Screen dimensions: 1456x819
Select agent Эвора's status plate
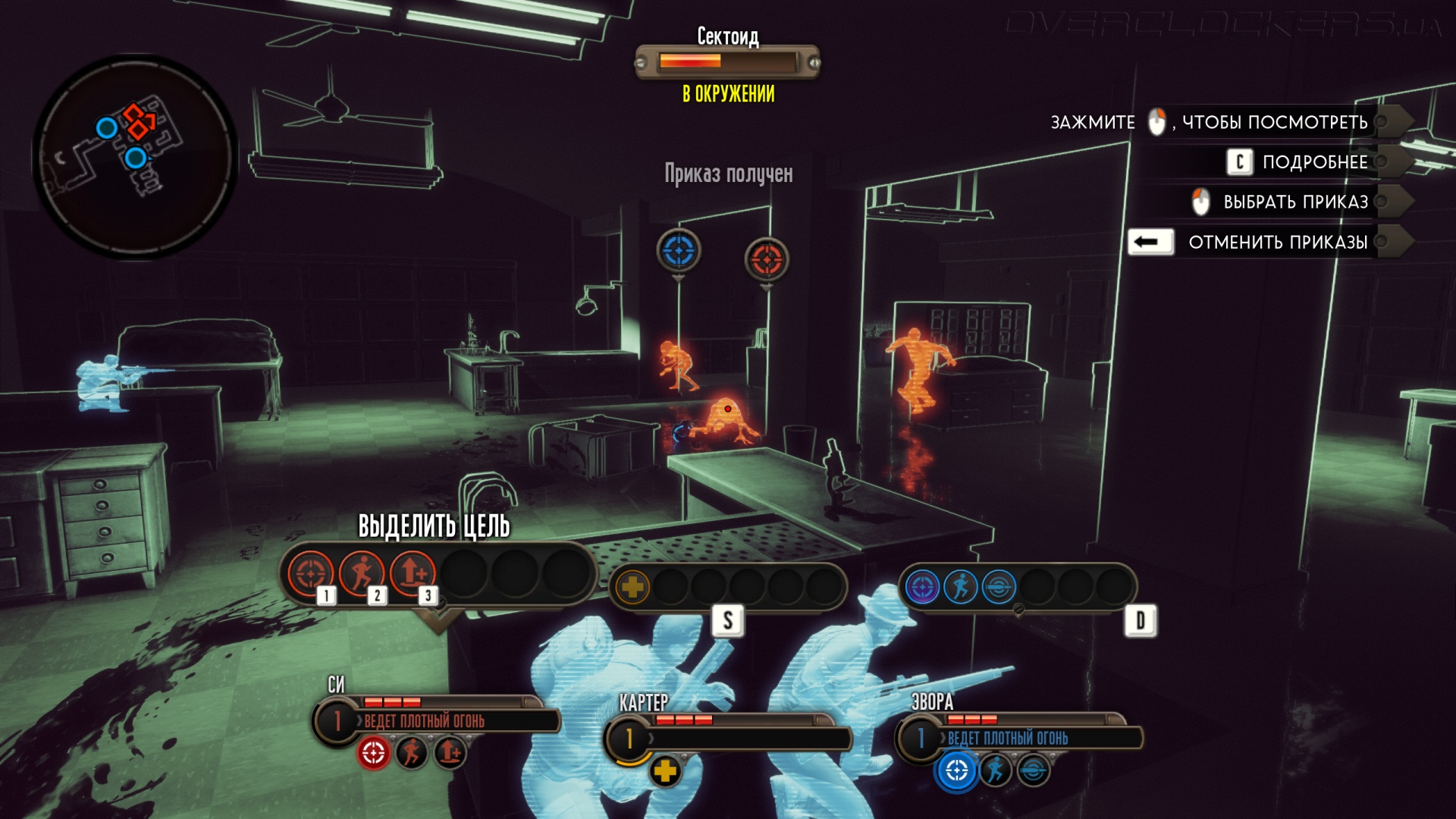1019,736
